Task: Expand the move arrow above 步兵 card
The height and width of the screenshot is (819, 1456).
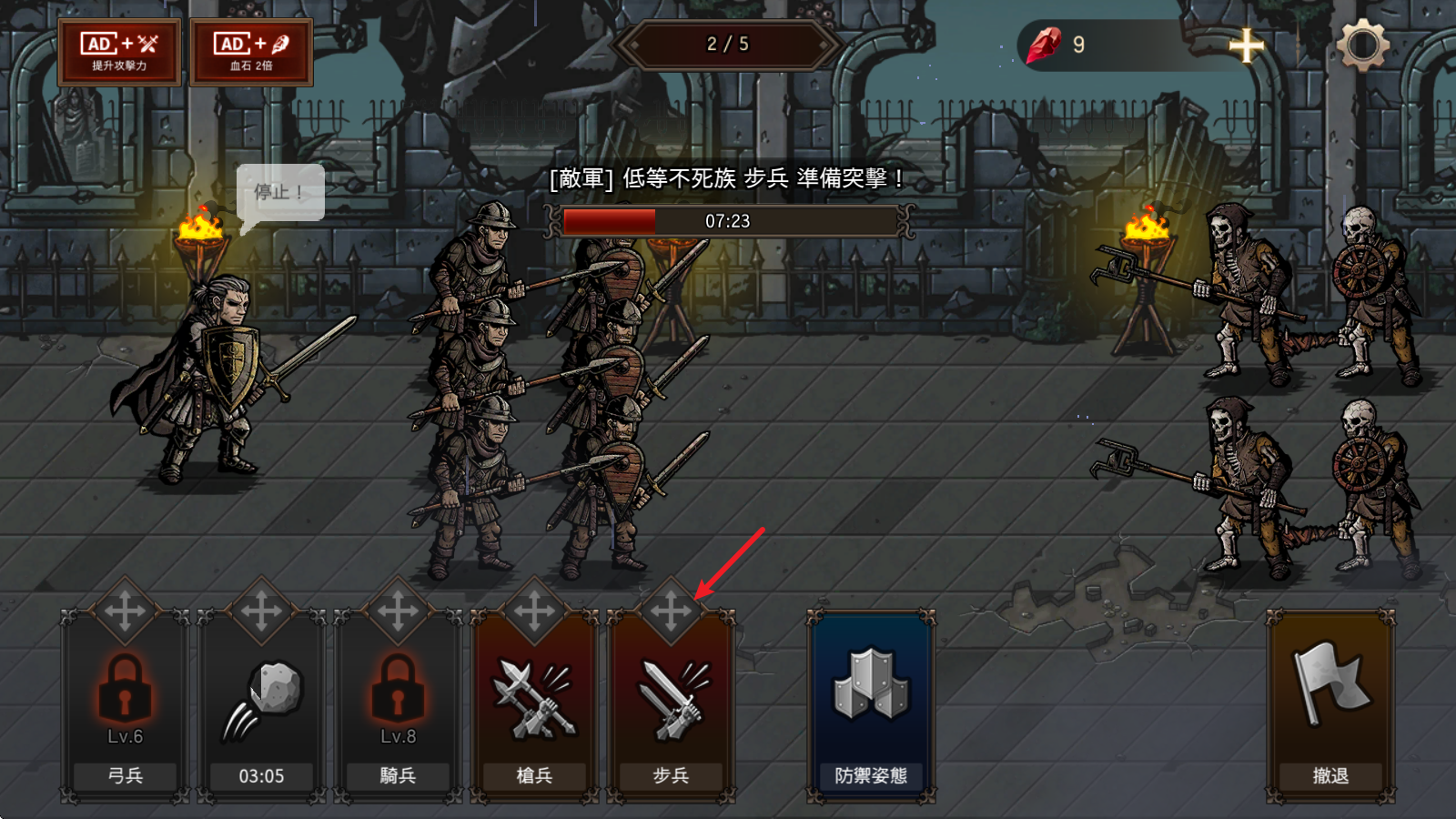Action: click(671, 608)
